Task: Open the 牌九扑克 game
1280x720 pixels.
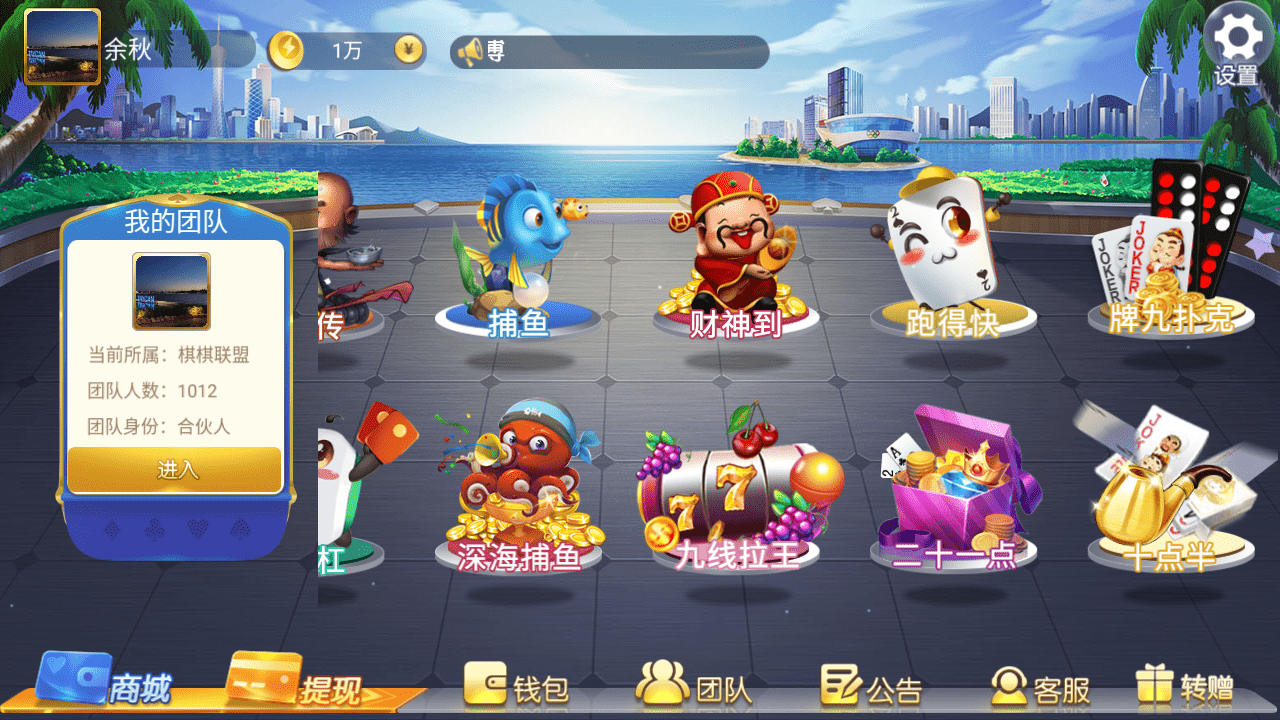Action: [1170, 255]
